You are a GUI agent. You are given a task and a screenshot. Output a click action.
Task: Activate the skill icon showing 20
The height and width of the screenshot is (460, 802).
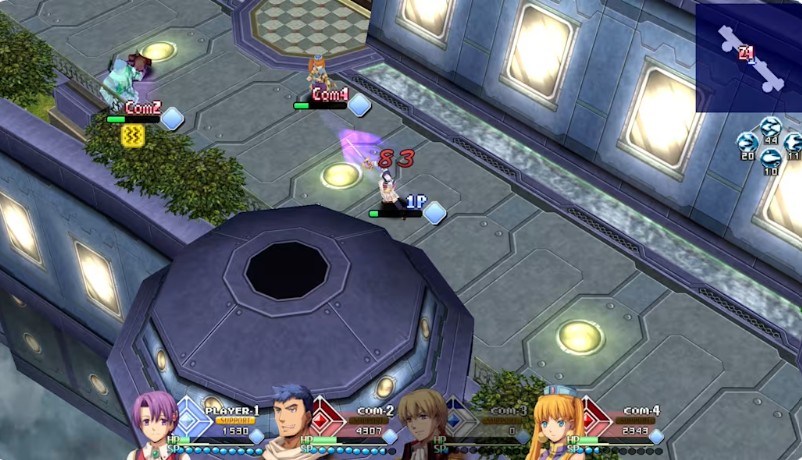[x=747, y=143]
